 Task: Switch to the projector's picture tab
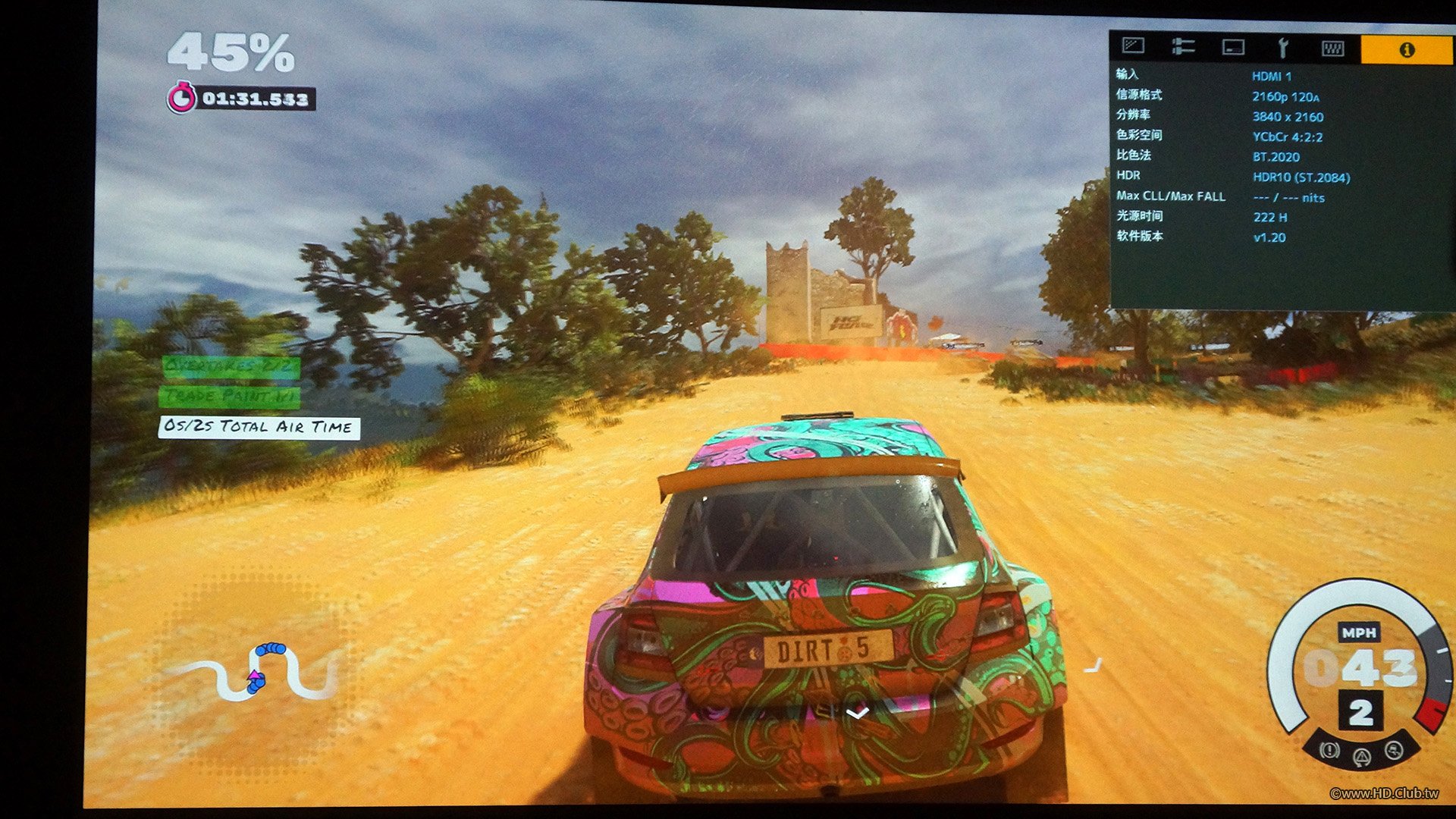pyautogui.click(x=1133, y=47)
